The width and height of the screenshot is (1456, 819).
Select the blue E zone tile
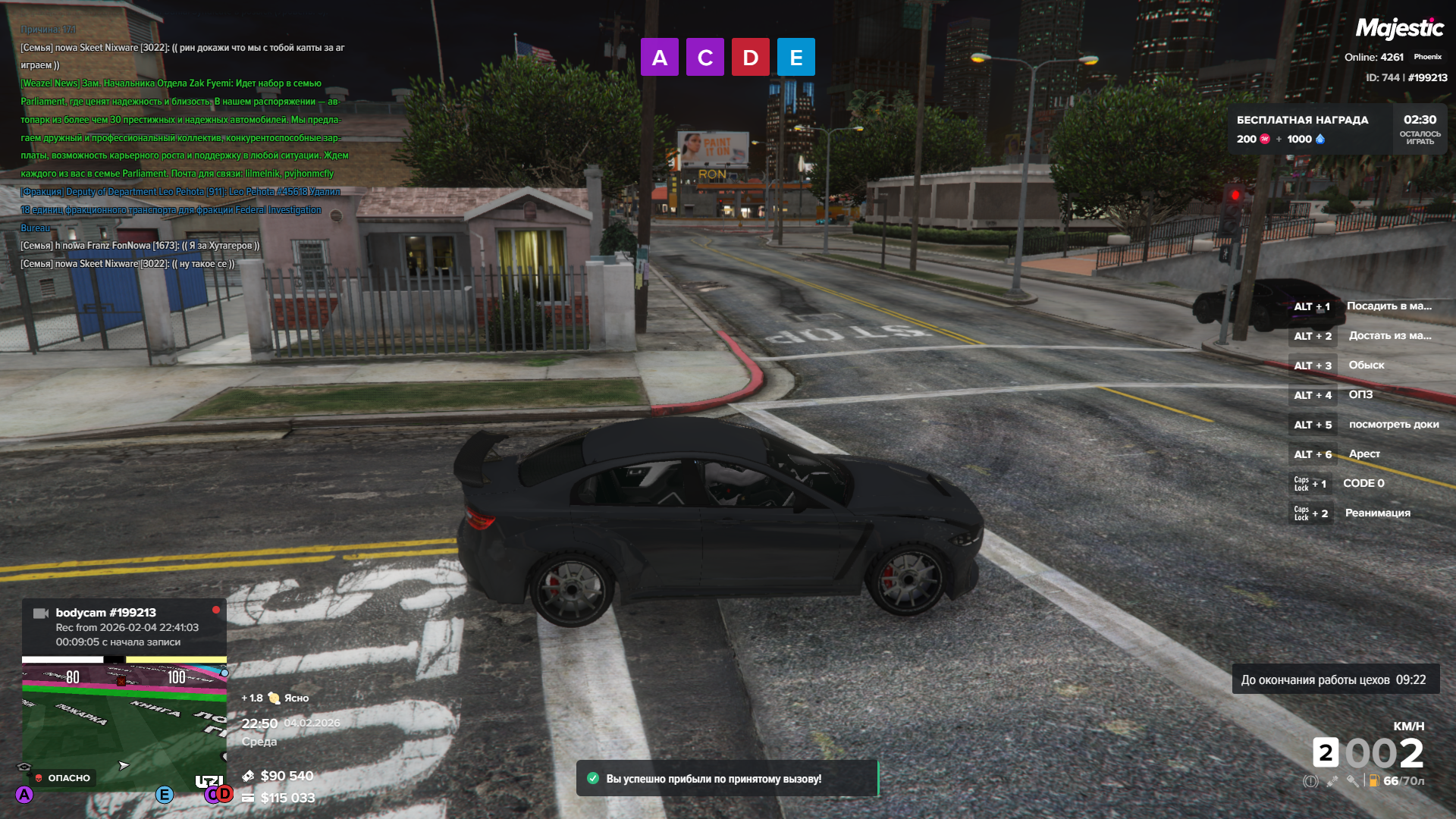(795, 57)
